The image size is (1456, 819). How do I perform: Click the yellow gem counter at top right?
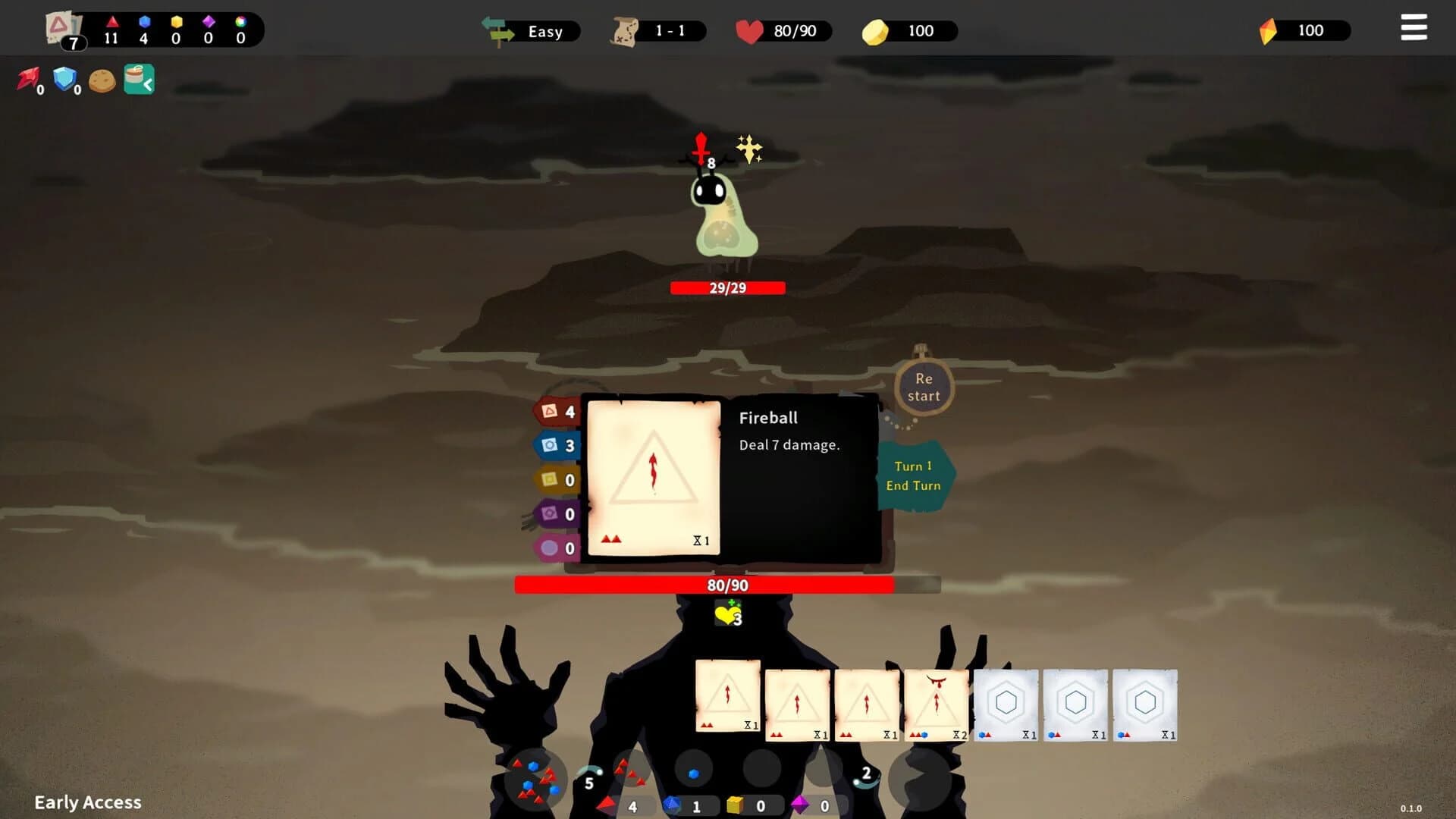point(1301,30)
